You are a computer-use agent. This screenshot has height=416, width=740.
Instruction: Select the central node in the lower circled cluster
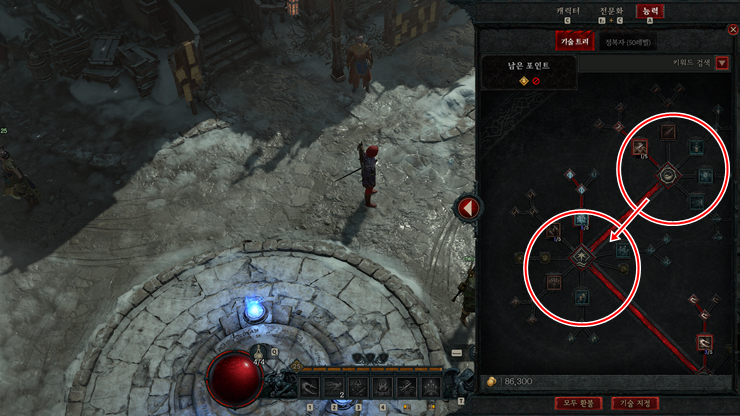(579, 258)
